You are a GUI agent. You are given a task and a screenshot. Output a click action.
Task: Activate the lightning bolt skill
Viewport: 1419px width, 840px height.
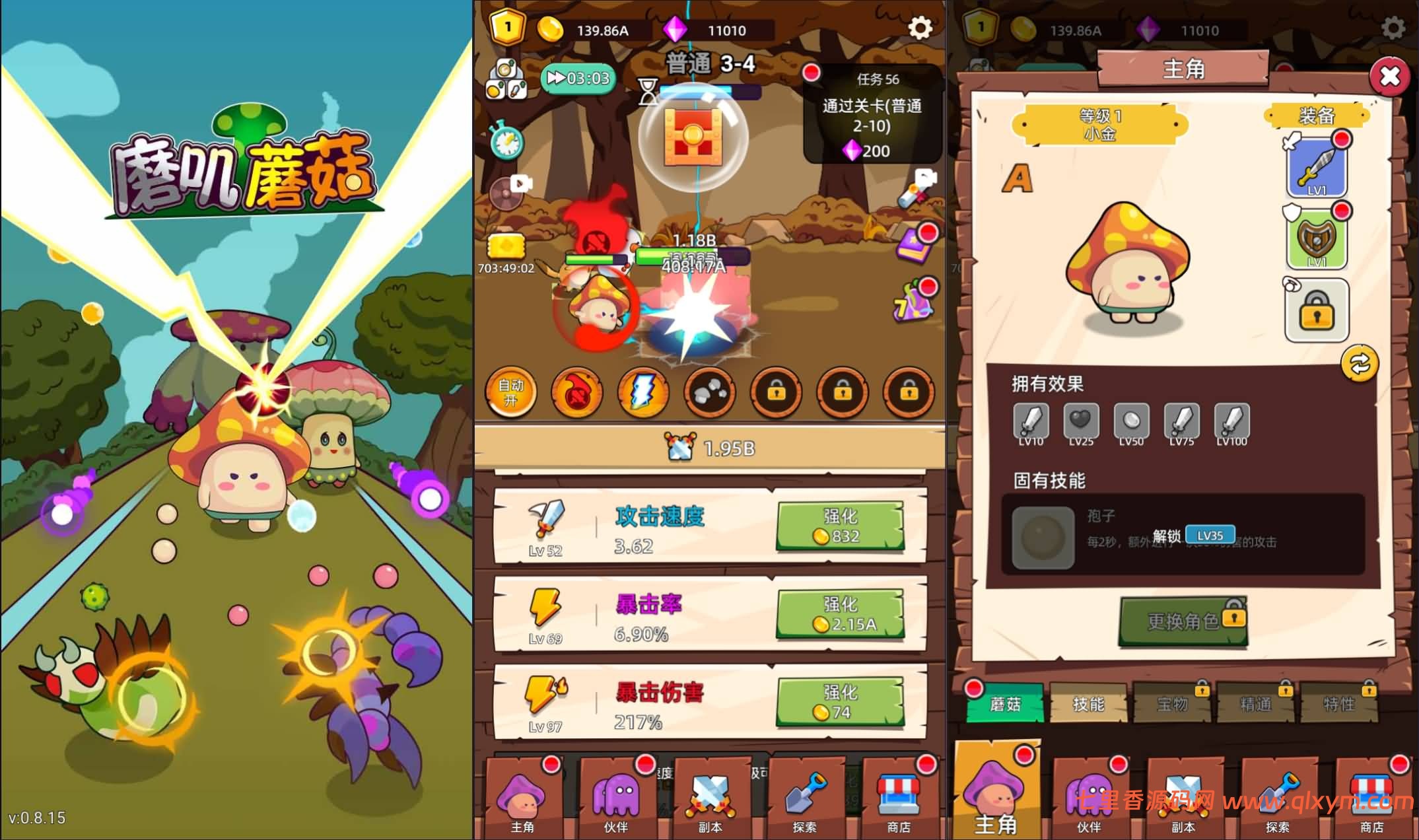click(642, 392)
